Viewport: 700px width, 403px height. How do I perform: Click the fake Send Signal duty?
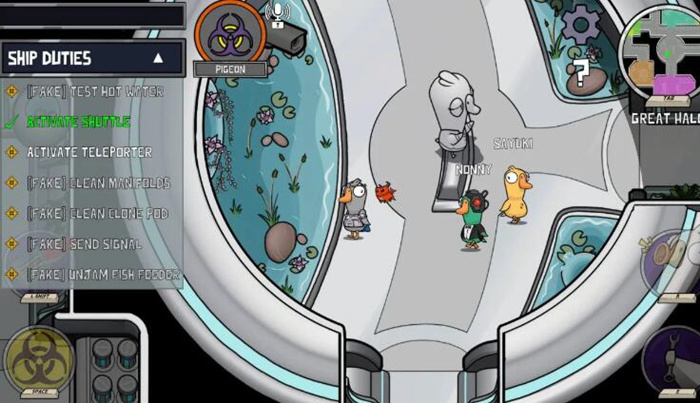[x=85, y=244]
